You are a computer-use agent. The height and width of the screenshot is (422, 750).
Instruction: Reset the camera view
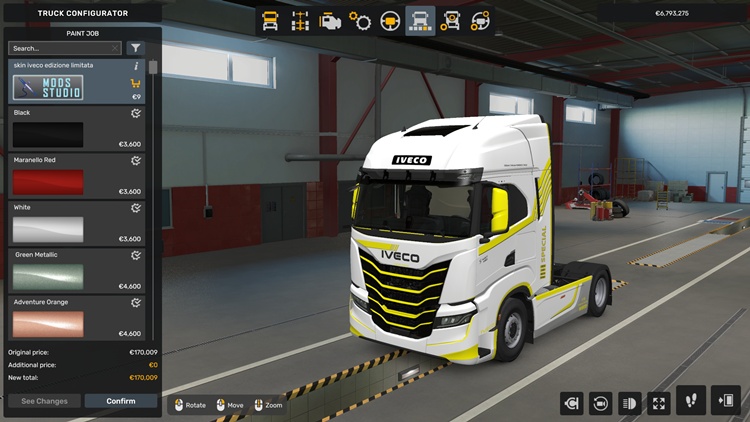click(x=601, y=403)
